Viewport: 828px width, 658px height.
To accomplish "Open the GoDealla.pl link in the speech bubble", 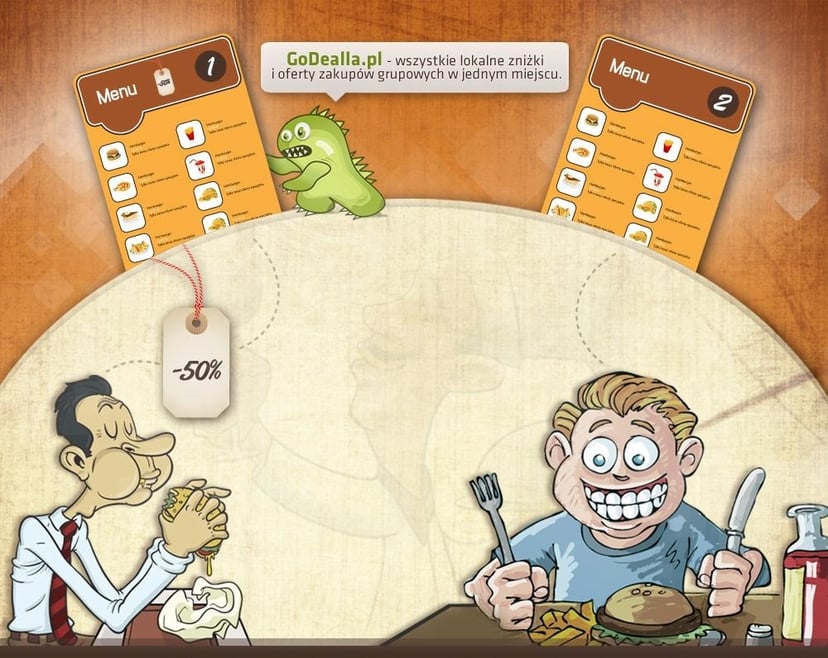I will (327, 58).
